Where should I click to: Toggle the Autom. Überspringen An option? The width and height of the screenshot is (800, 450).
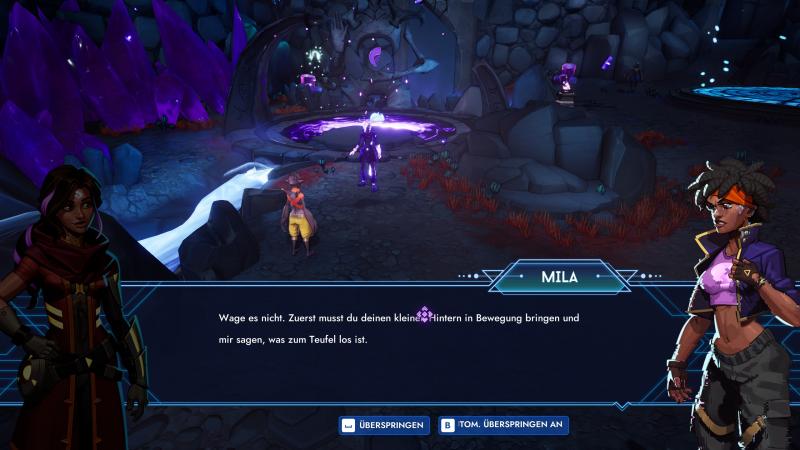(x=503, y=425)
